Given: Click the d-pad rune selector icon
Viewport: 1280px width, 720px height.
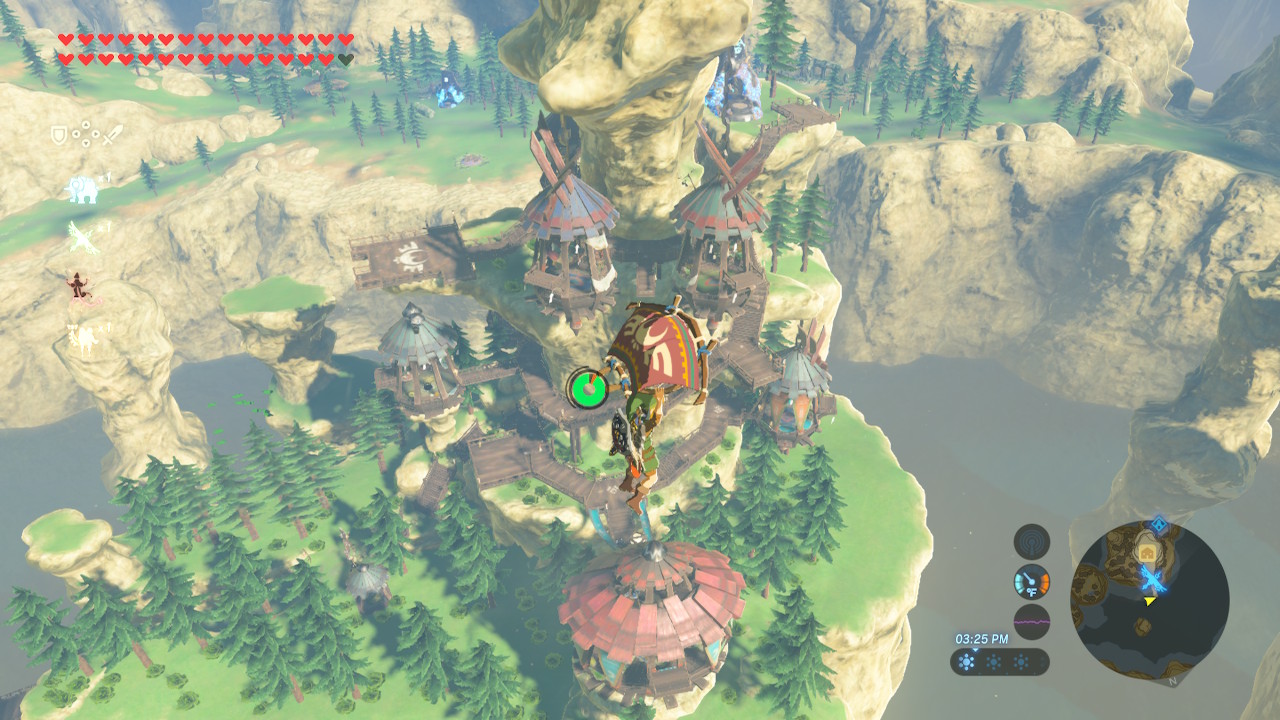Looking at the screenshot, I should (x=86, y=134).
